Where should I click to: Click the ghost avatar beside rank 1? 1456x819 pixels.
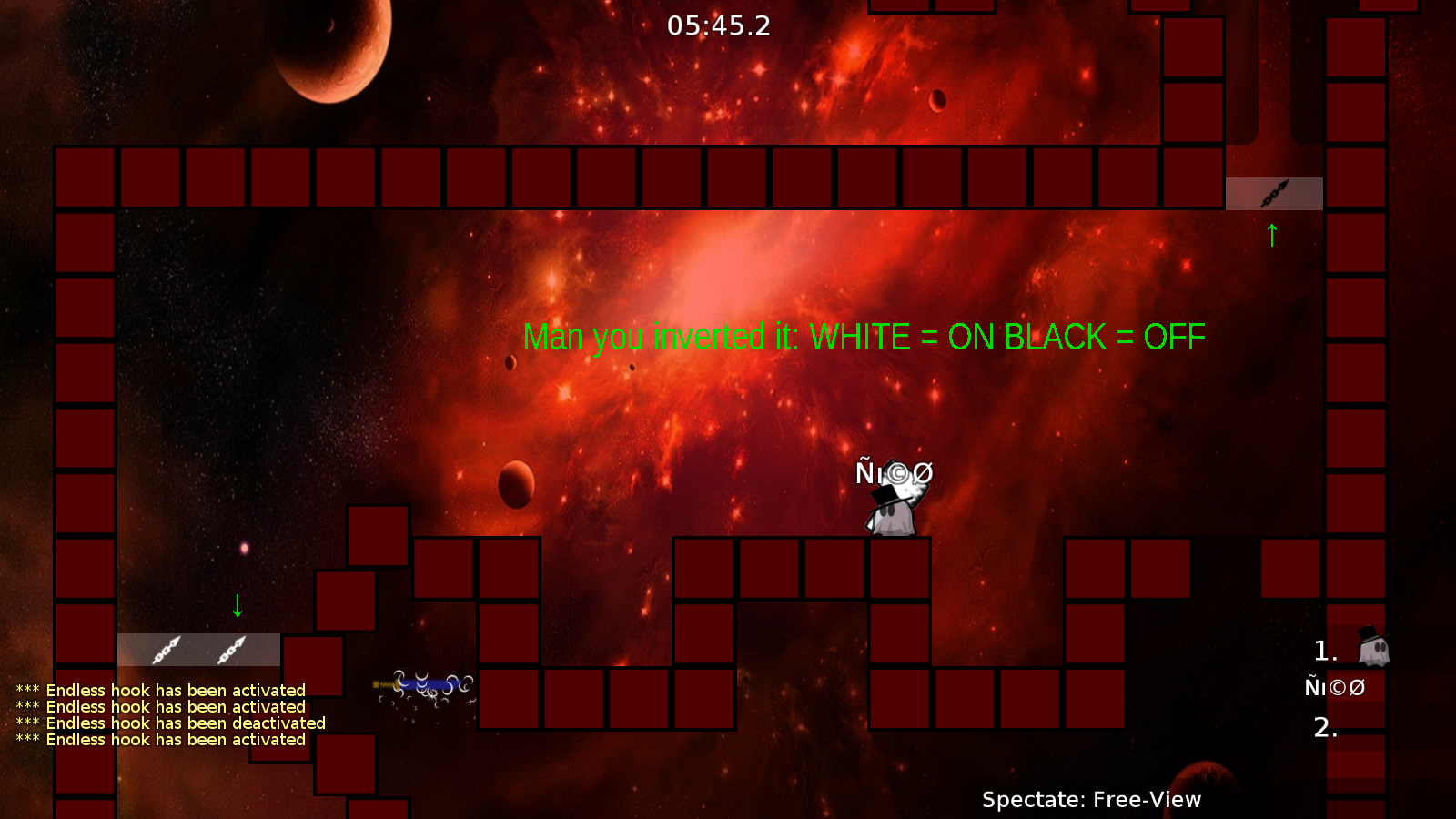(x=1372, y=649)
